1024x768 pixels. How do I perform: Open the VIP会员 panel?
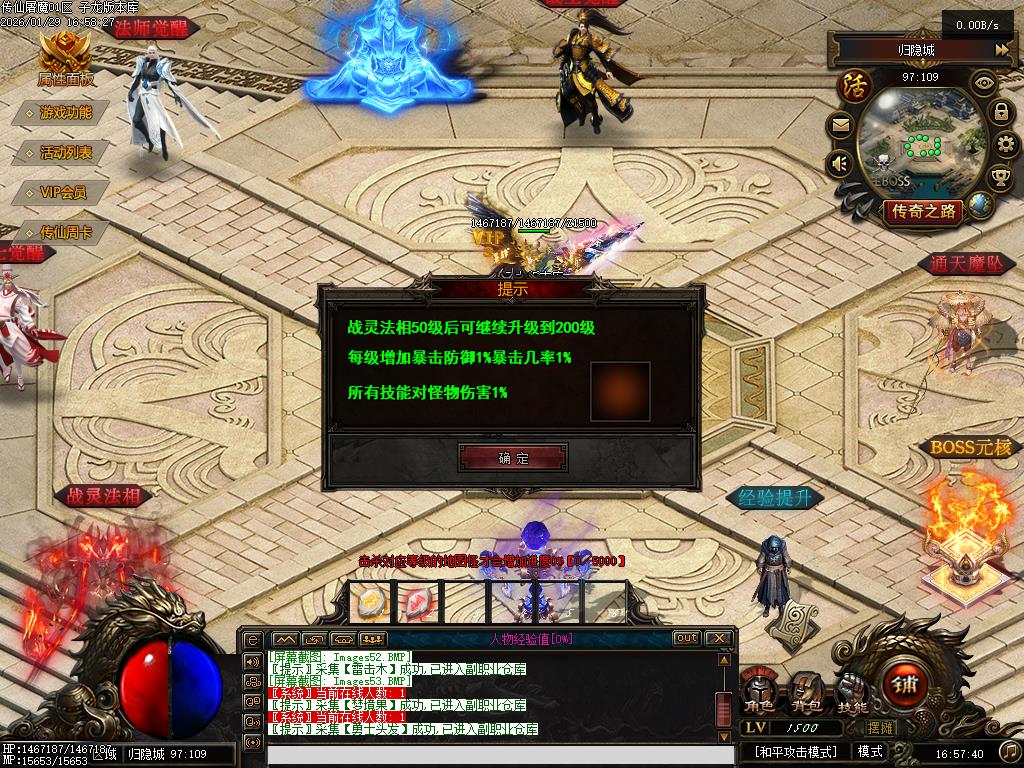click(x=63, y=192)
